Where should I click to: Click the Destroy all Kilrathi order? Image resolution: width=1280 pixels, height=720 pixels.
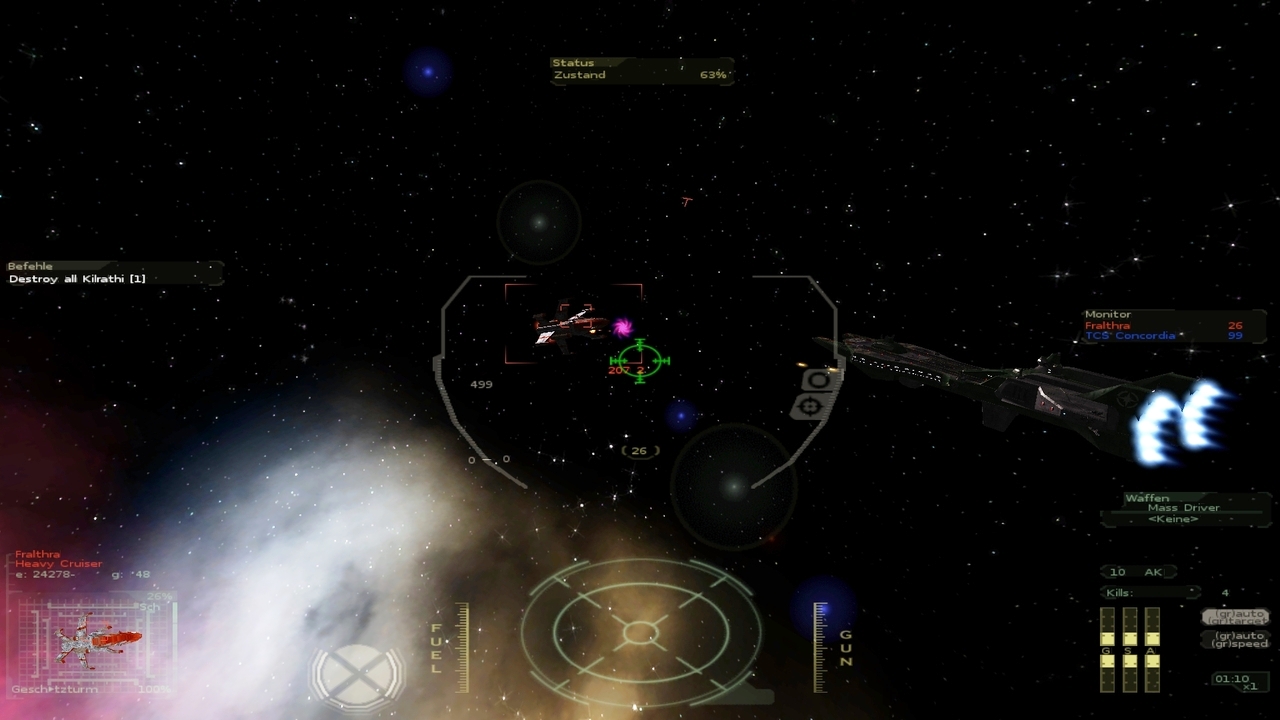[77, 279]
